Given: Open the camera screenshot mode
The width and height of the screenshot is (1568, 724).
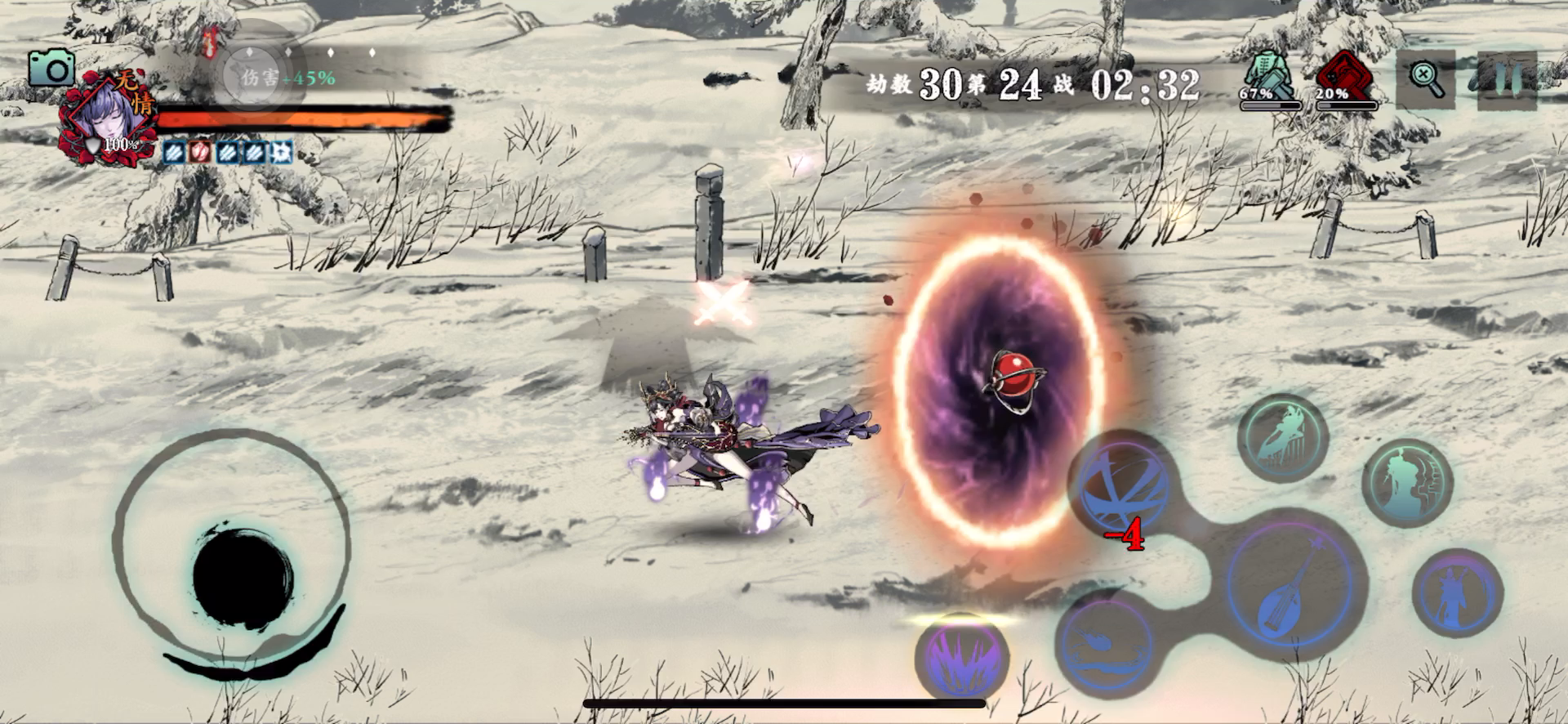Looking at the screenshot, I should click(51, 69).
